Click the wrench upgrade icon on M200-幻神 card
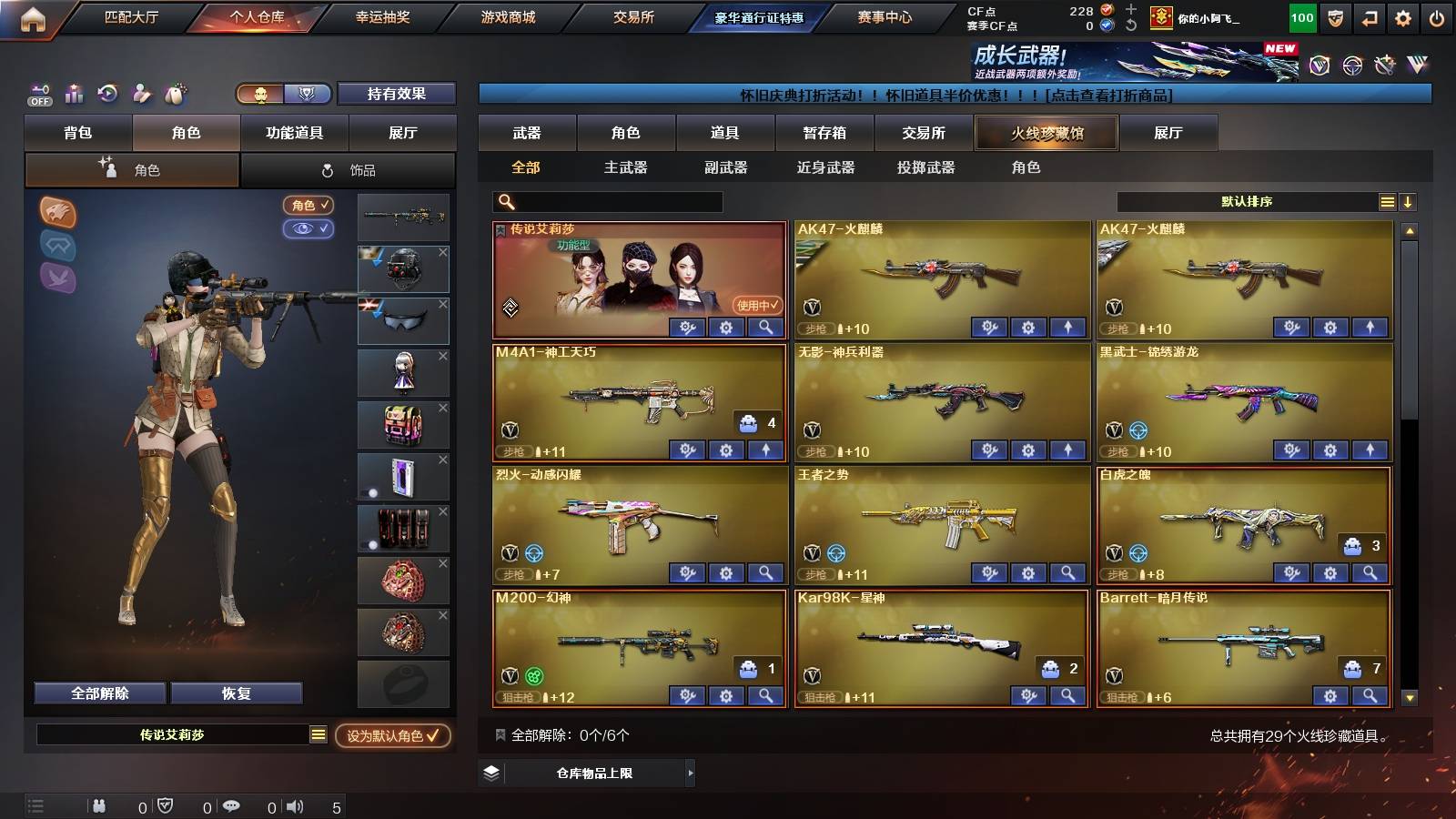Image resolution: width=1456 pixels, height=819 pixels. coord(686,695)
